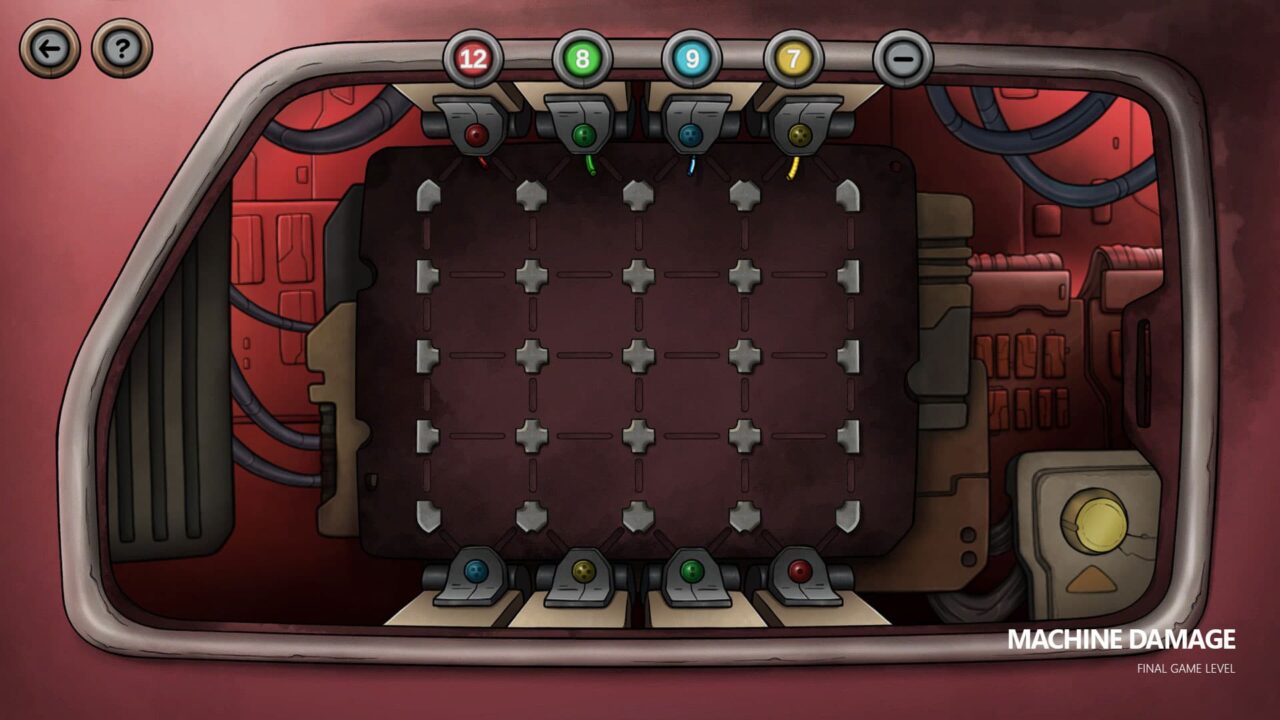Image resolution: width=1280 pixels, height=720 pixels.
Task: Click the bottom-right peg on the wiring grid
Action: pyautogui.click(x=849, y=515)
